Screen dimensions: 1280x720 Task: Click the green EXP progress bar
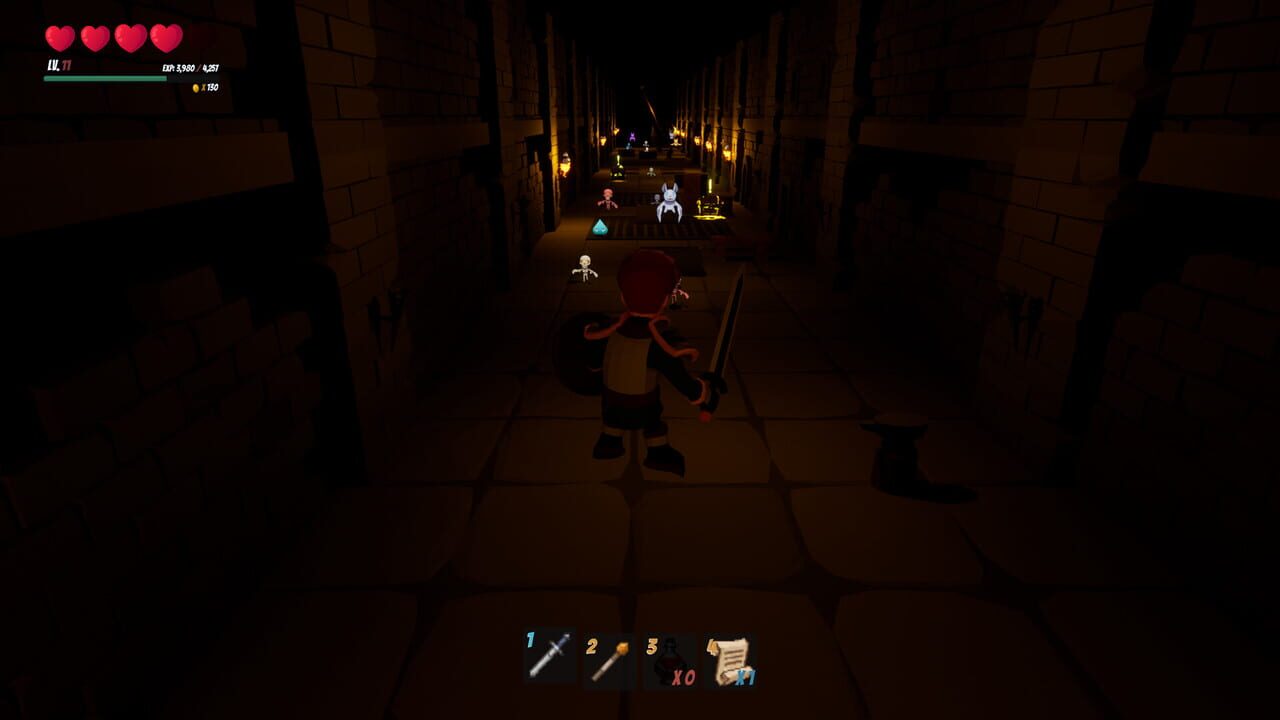click(105, 77)
